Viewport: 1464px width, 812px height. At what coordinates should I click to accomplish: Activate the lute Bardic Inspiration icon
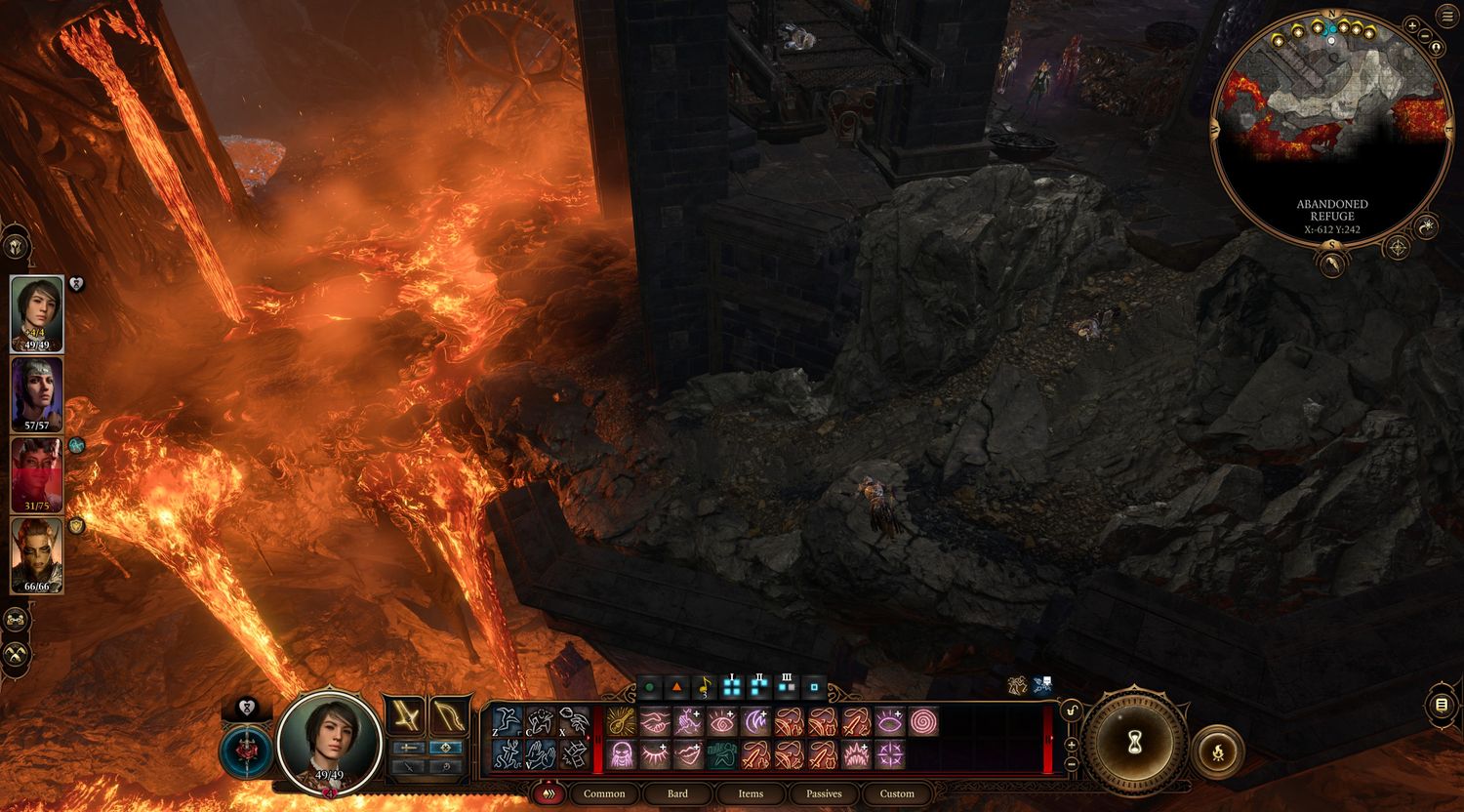pos(705,687)
